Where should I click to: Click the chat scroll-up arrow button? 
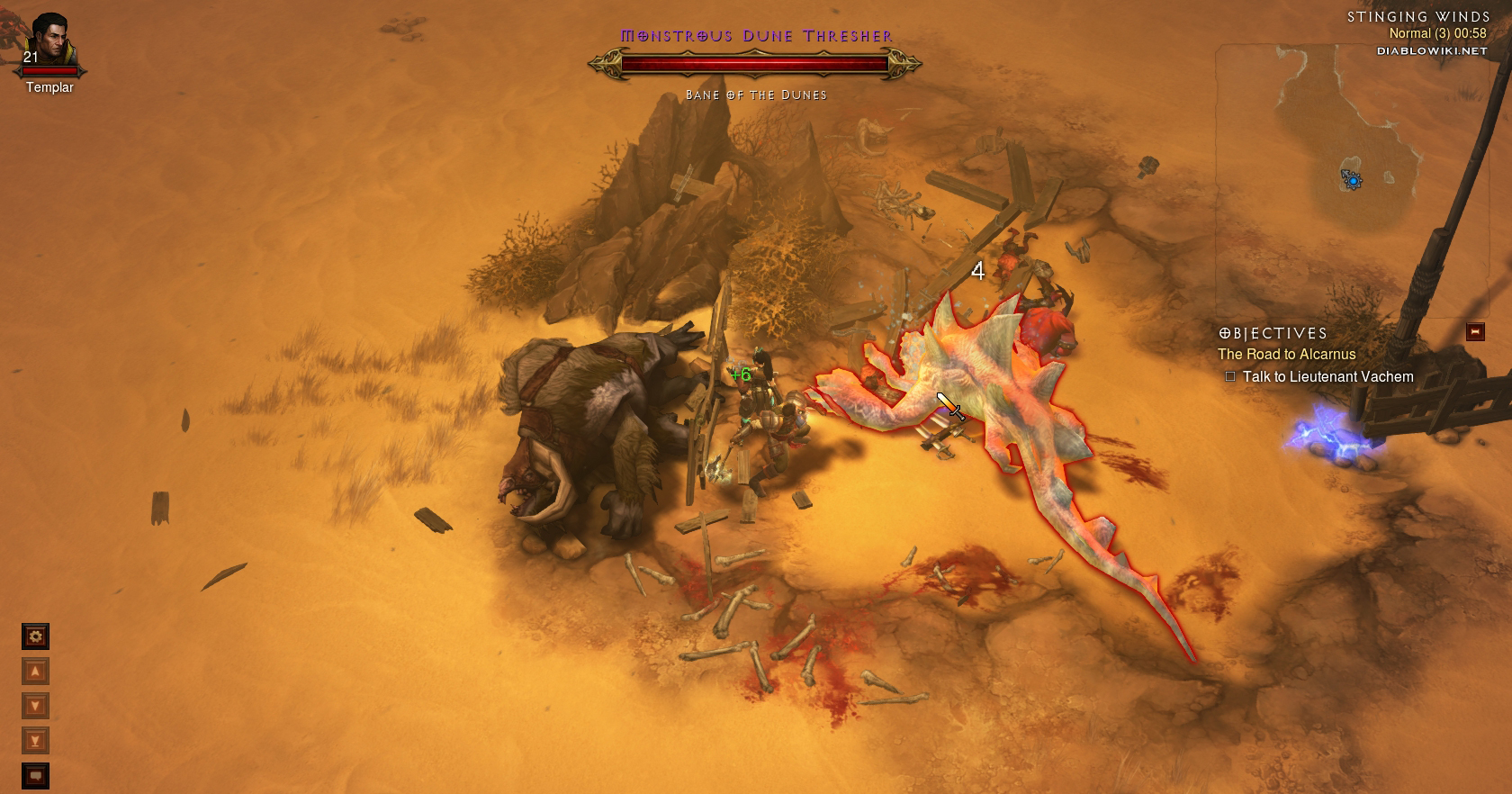(35, 672)
